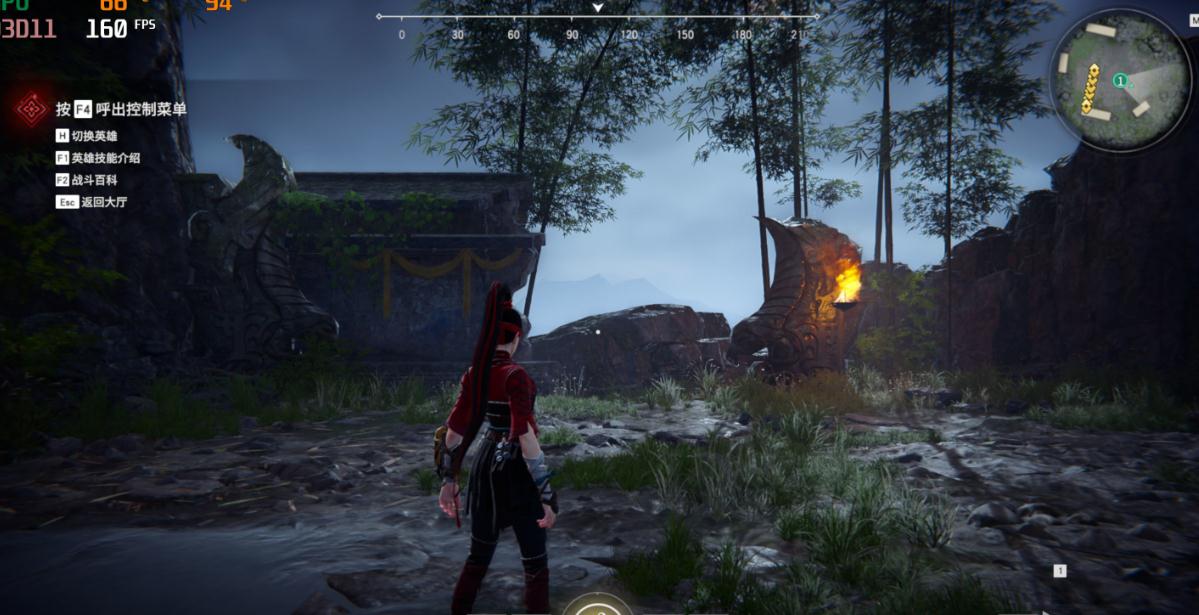
Task: Click the compass heading bar
Action: coord(597,18)
